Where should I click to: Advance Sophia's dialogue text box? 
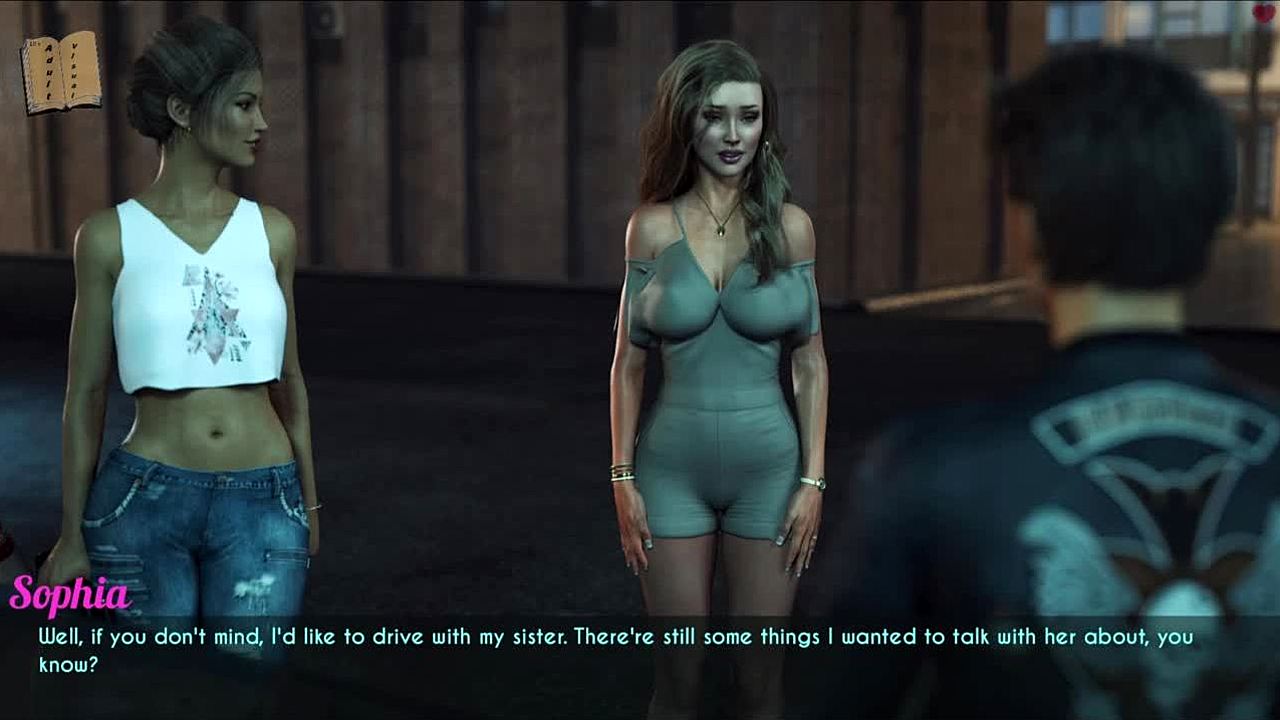click(640, 650)
